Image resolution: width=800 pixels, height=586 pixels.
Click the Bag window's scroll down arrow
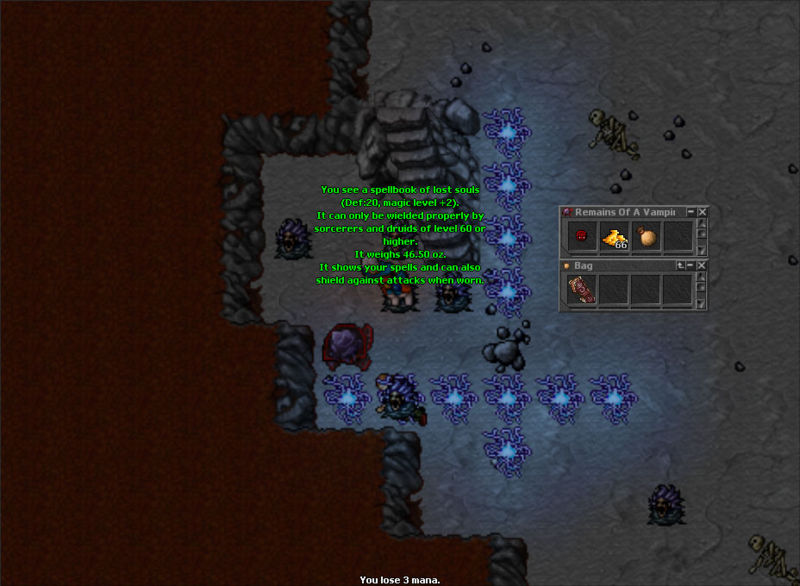pyautogui.click(x=701, y=303)
